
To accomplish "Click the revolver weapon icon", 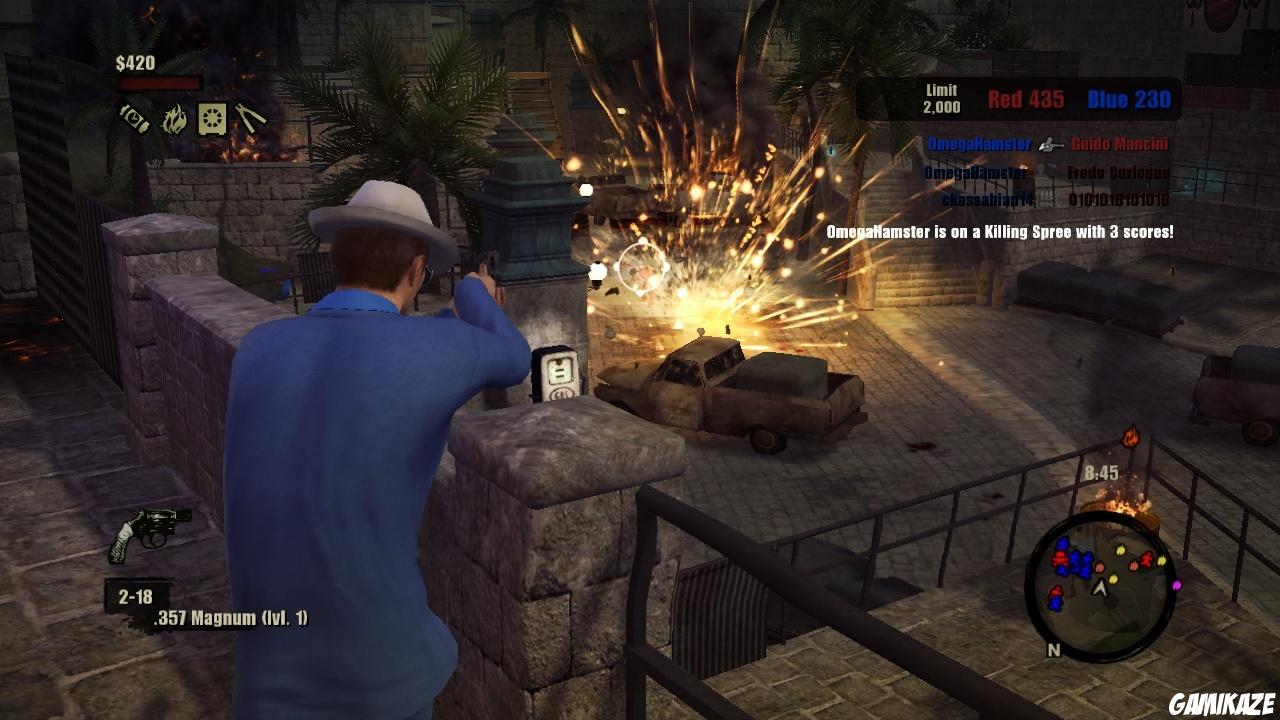I will 149,532.
